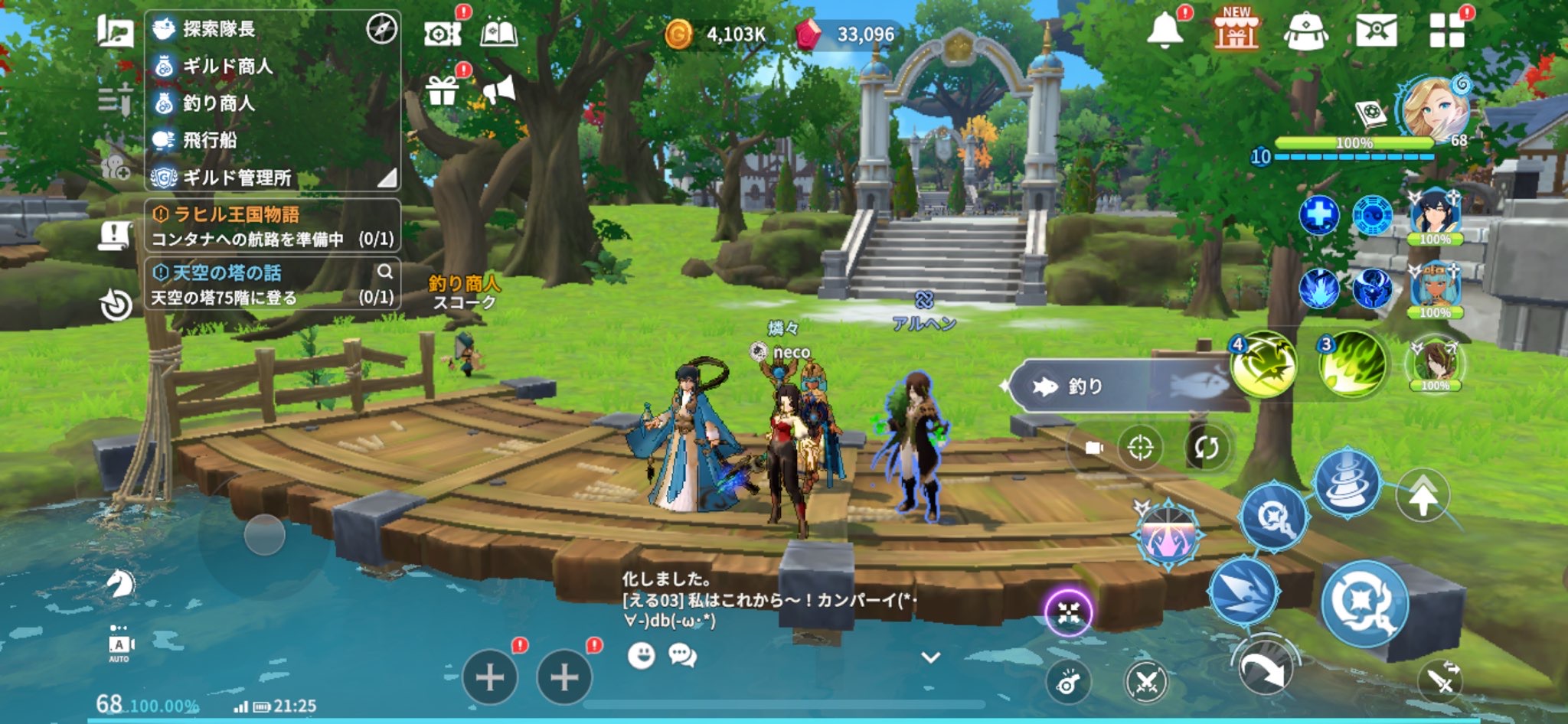Open the notification bell
This screenshot has width=1568, height=724.
point(1165,31)
